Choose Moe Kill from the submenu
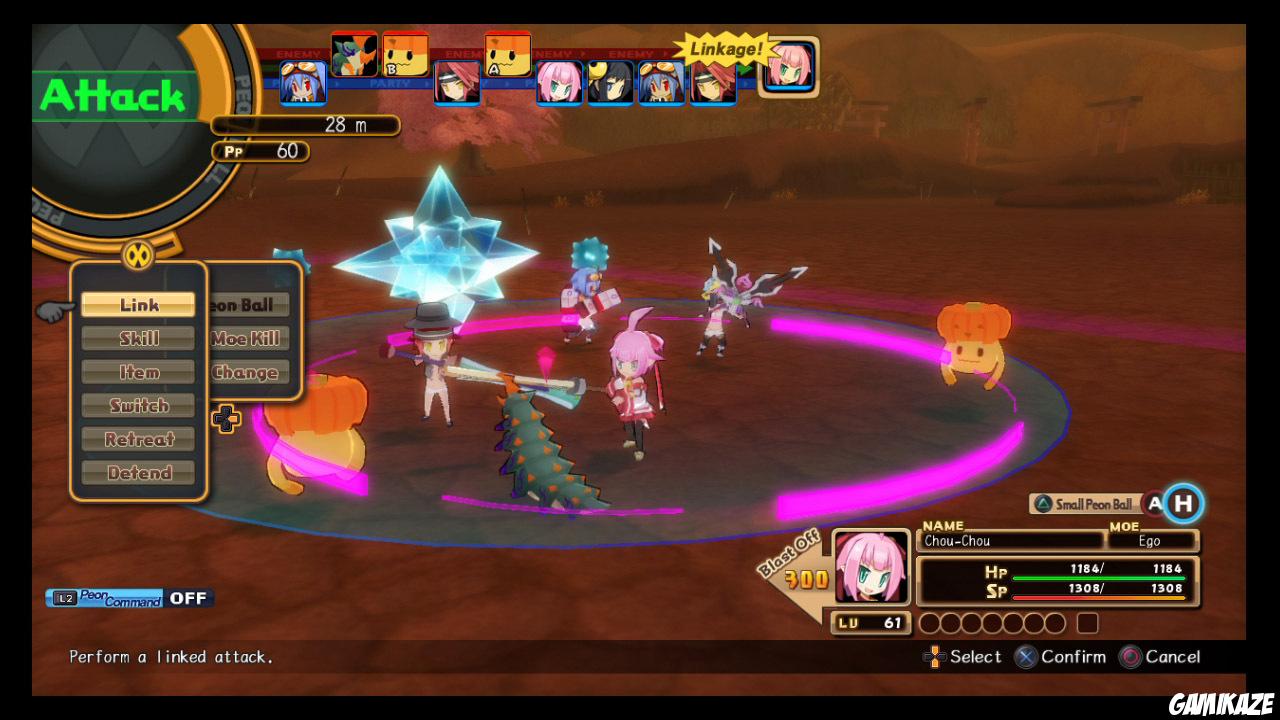This screenshot has width=1280, height=720. (x=246, y=338)
